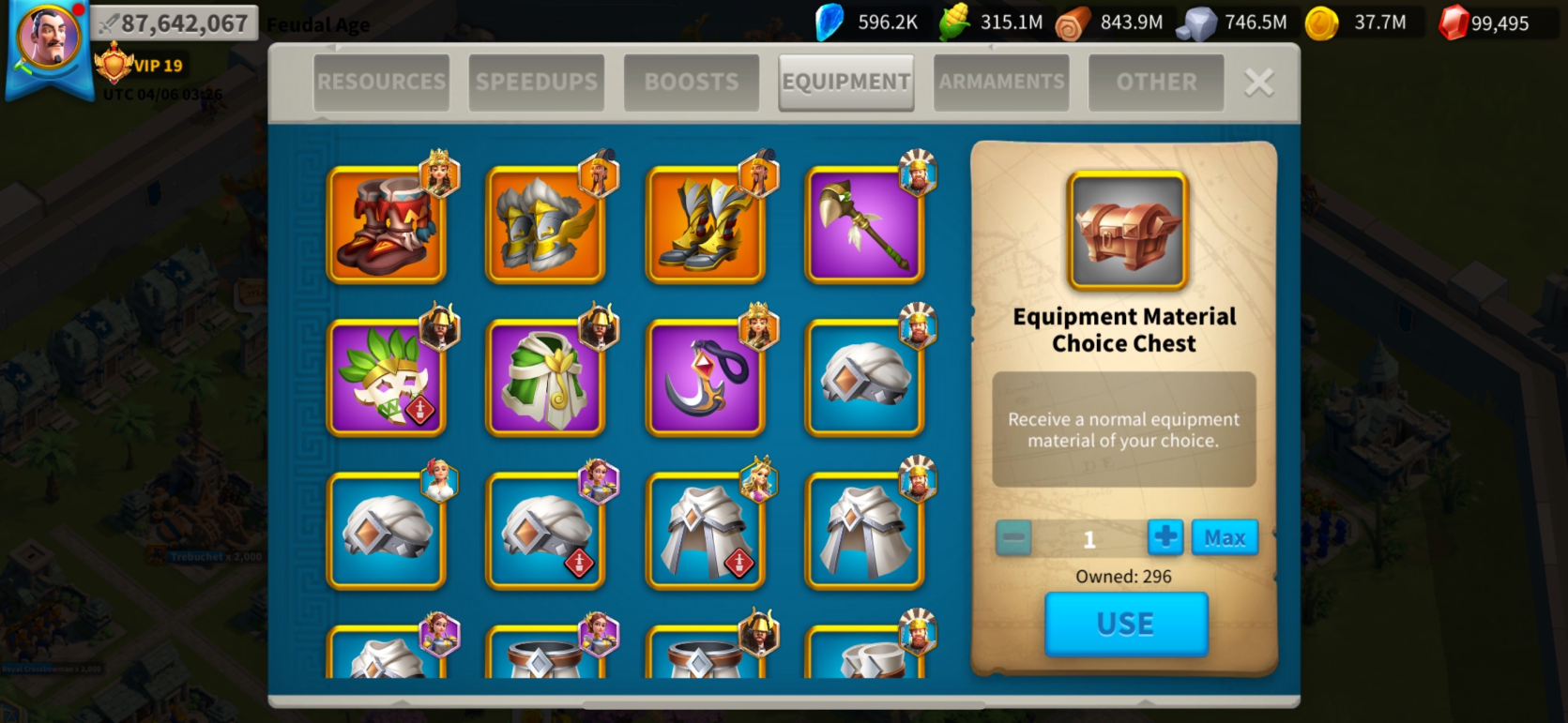Open the Speedups tab

coord(536,83)
